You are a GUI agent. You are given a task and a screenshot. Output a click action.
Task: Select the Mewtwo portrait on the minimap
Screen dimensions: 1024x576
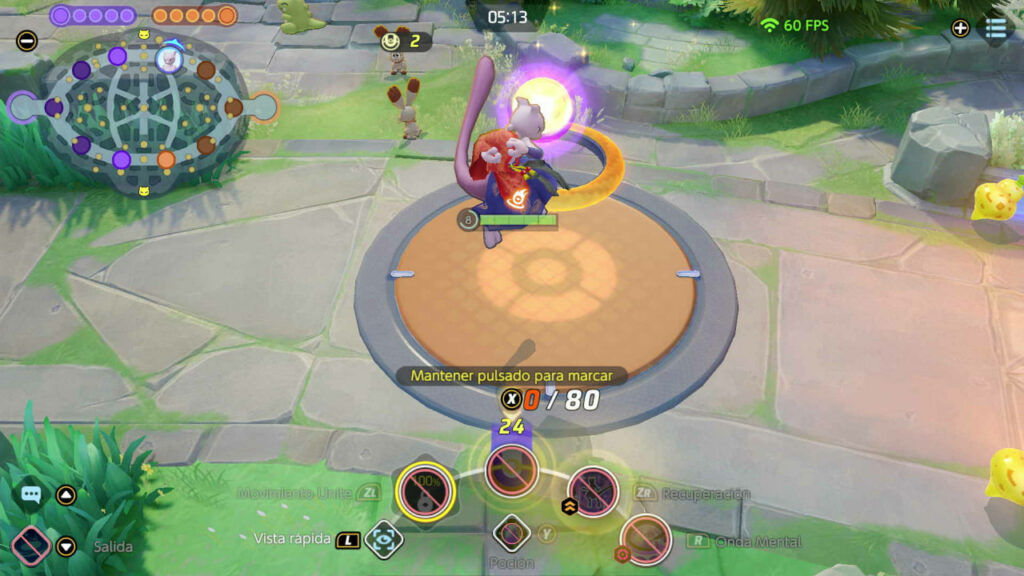(x=169, y=59)
